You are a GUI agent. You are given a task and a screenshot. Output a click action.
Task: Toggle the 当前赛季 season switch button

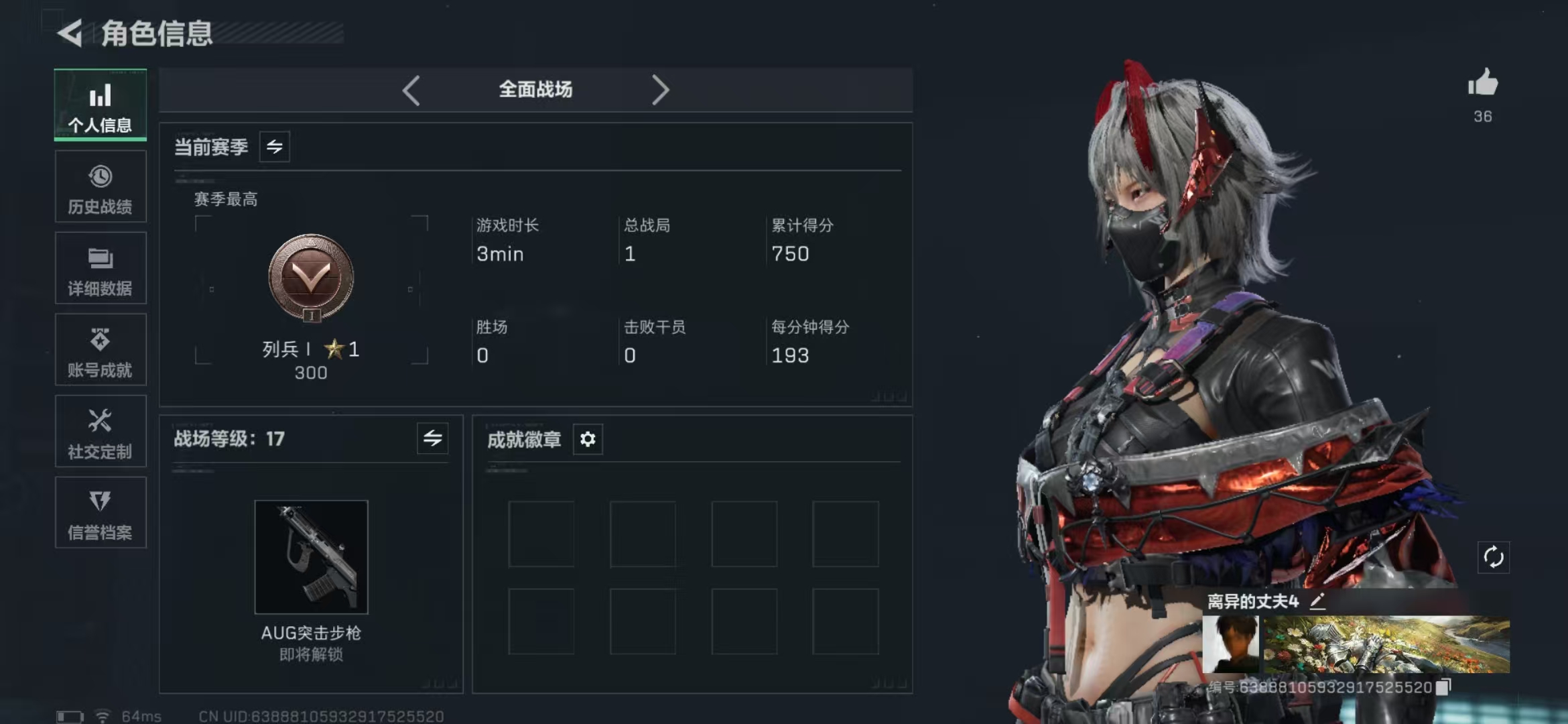pyautogui.click(x=275, y=147)
